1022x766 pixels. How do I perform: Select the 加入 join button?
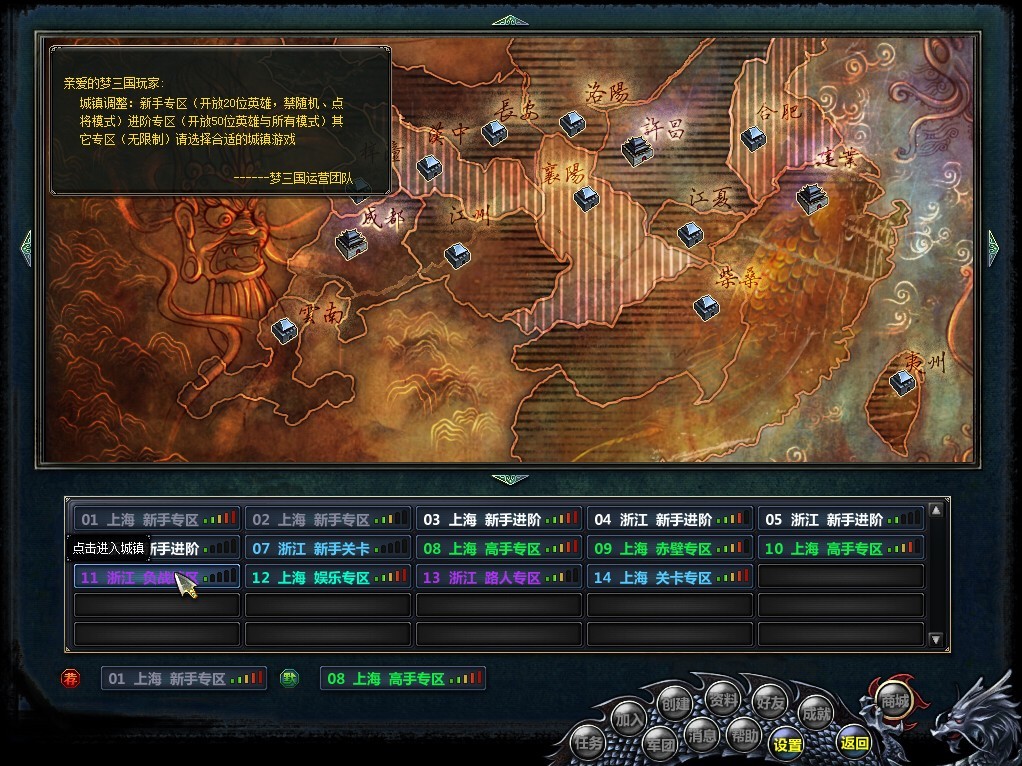point(629,718)
